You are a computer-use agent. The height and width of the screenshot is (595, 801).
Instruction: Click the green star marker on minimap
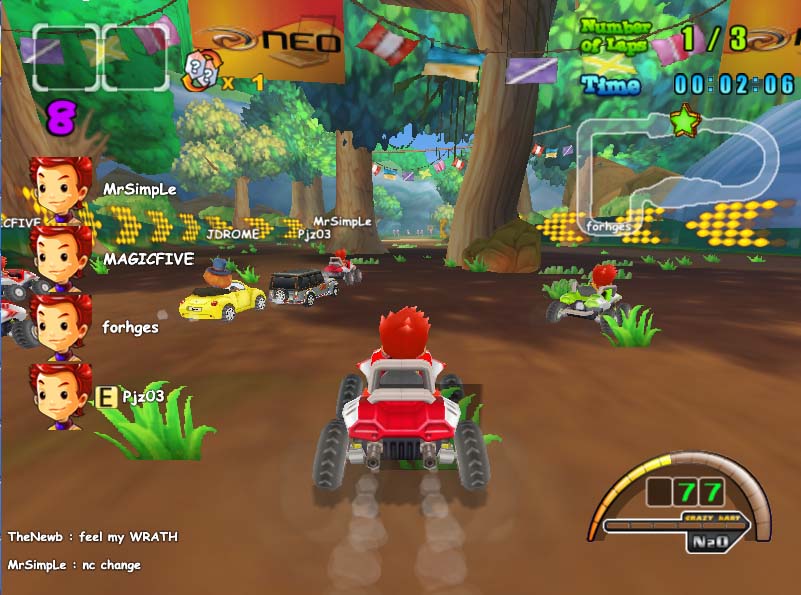(x=685, y=121)
